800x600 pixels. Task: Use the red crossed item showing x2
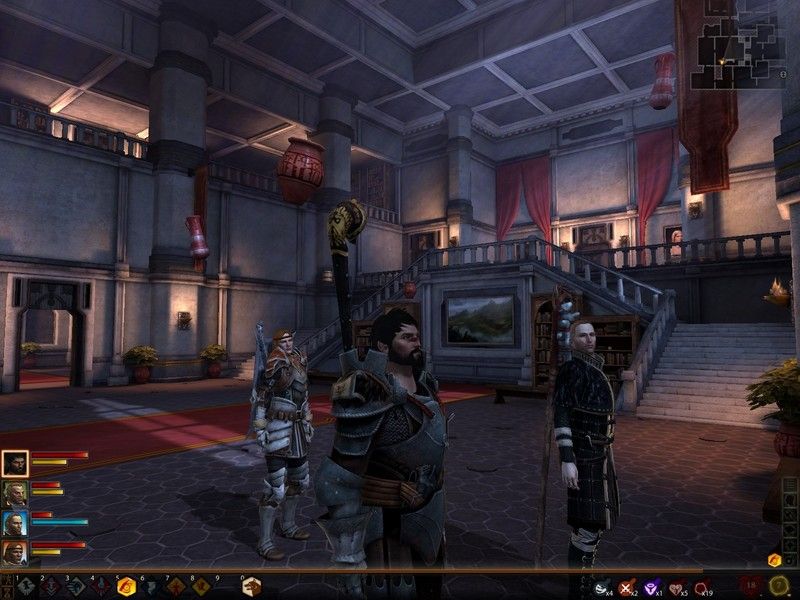(627, 588)
